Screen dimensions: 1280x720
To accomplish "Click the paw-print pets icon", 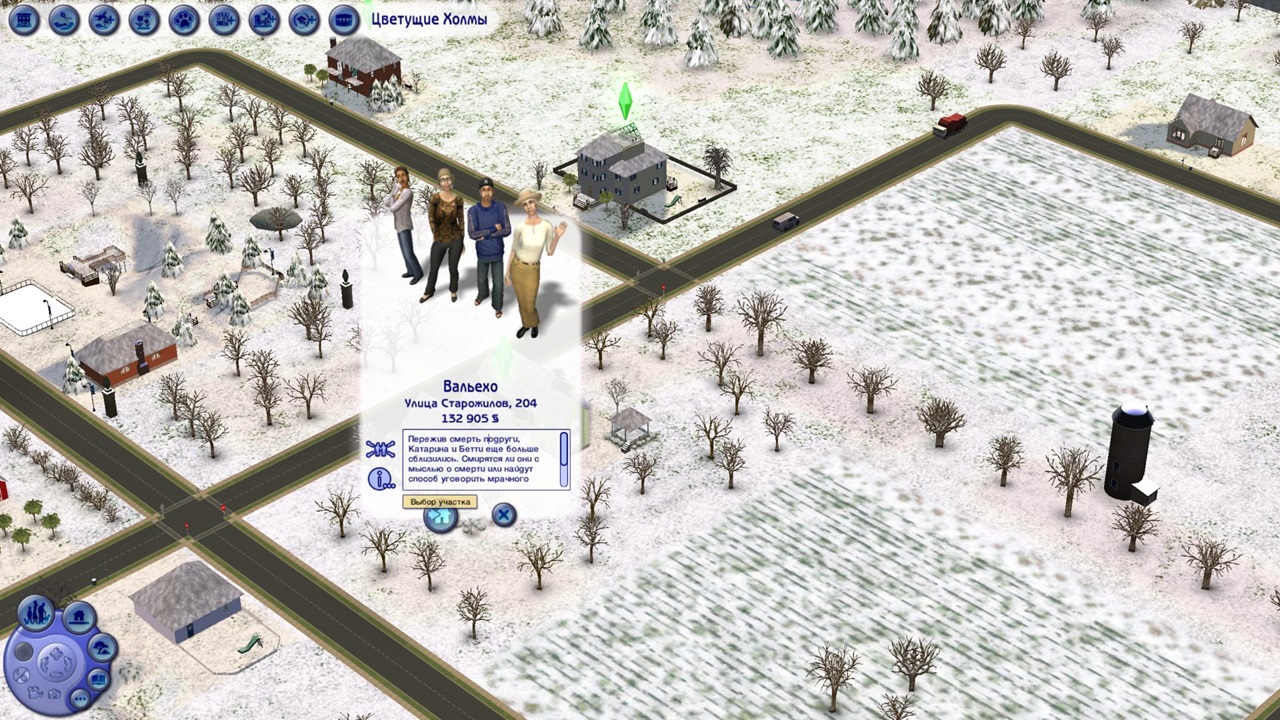I will (184, 20).
